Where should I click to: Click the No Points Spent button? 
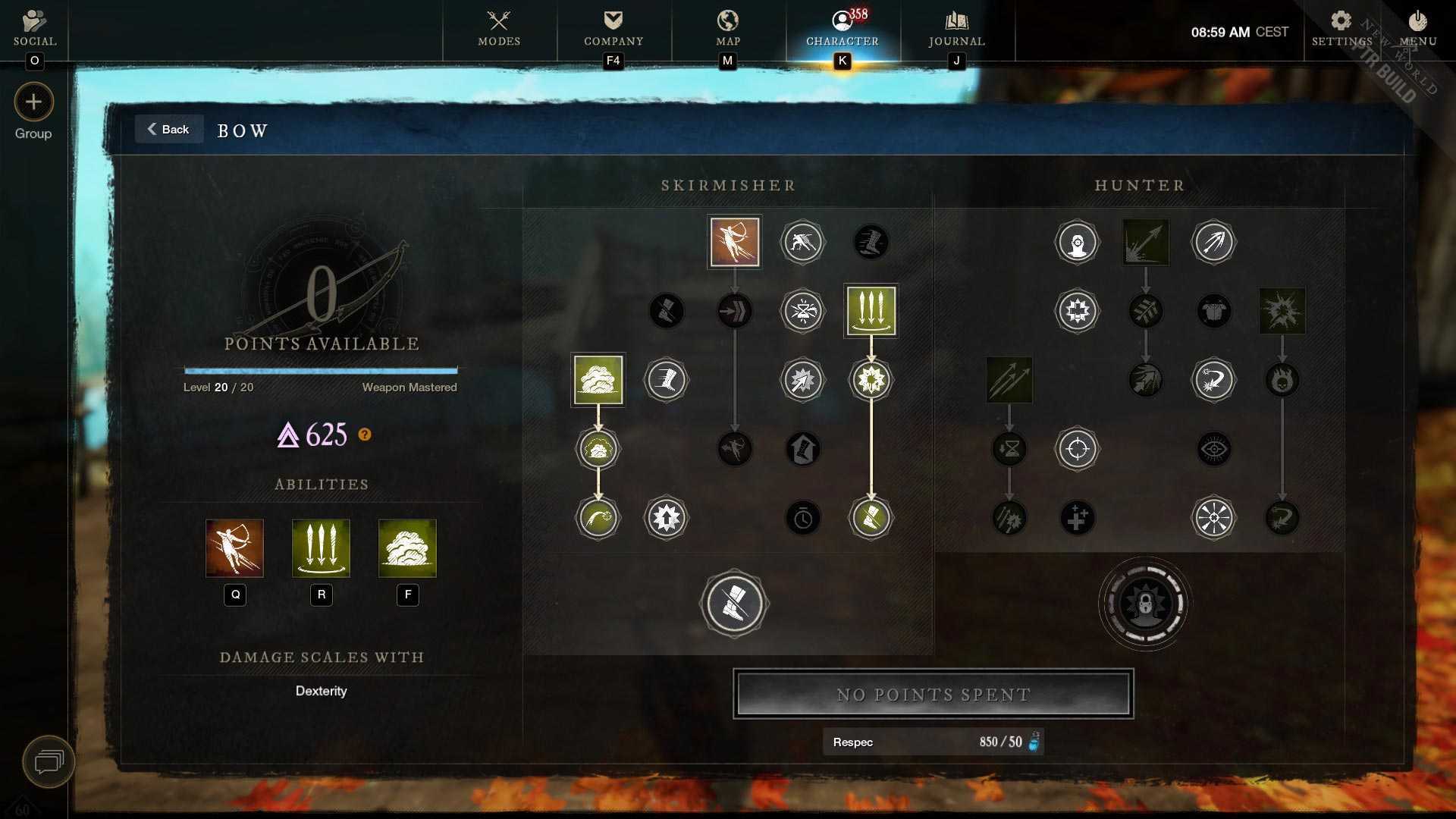click(x=933, y=694)
